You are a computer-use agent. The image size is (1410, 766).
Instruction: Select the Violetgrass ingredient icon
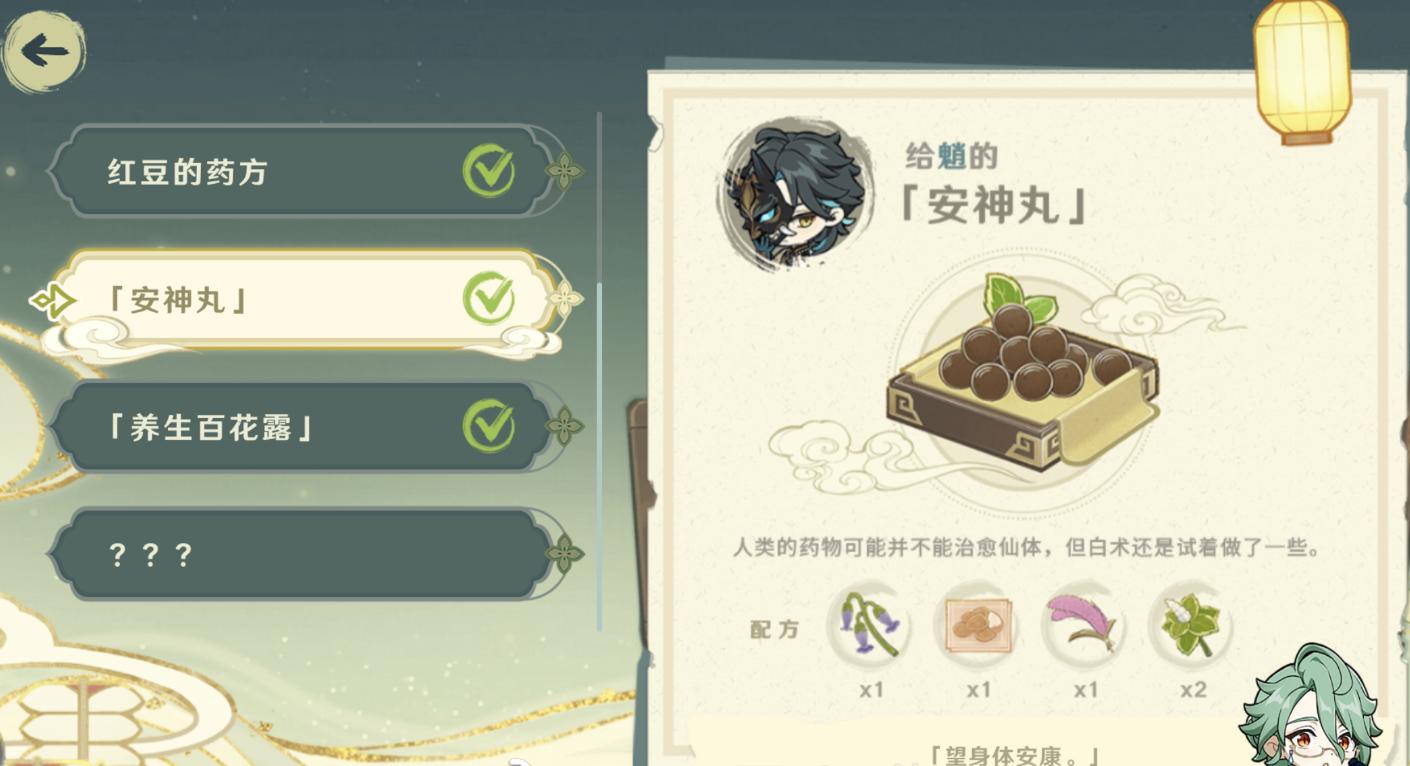pyautogui.click(x=869, y=626)
